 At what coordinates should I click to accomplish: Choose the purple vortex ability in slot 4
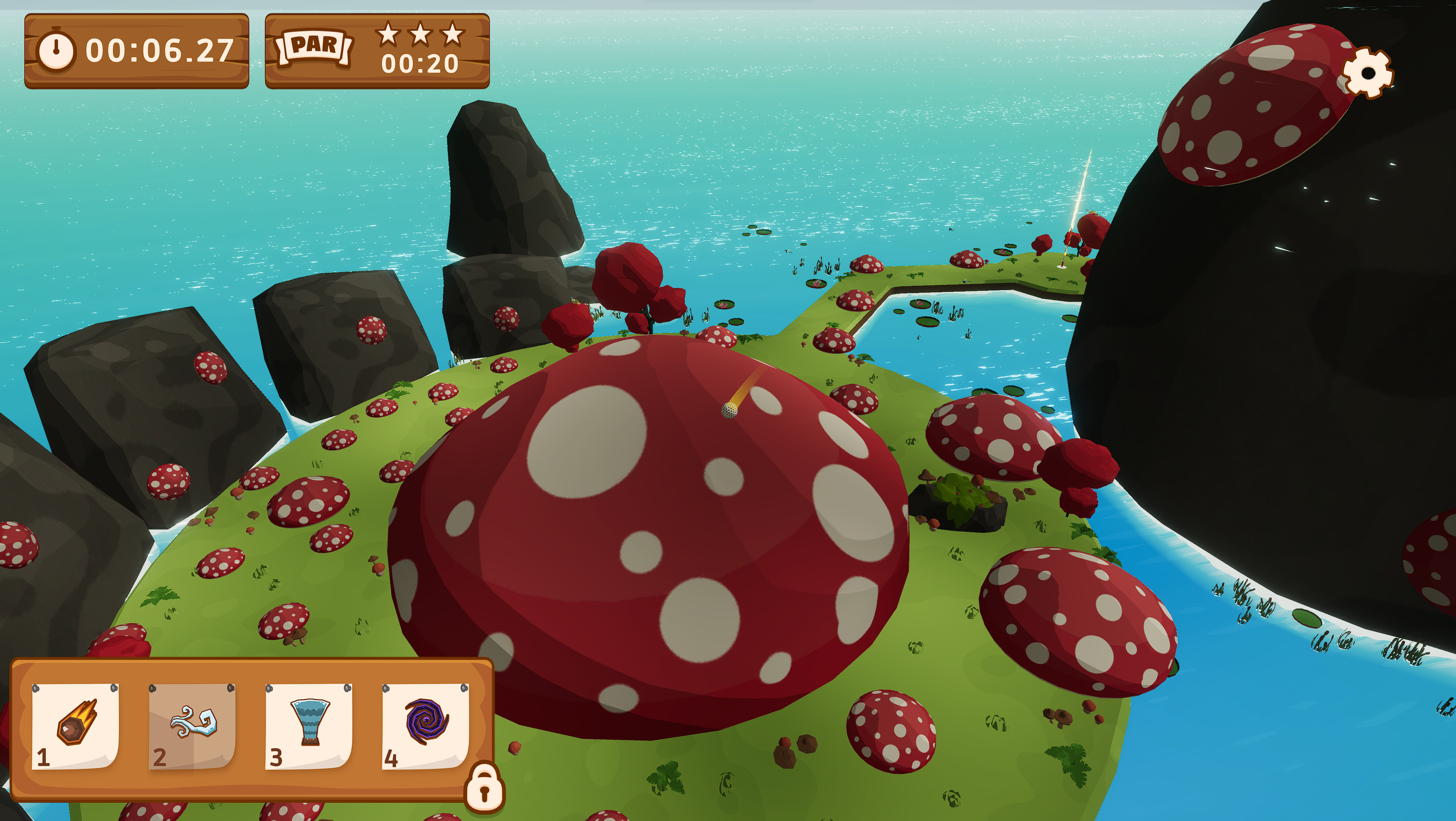click(426, 726)
